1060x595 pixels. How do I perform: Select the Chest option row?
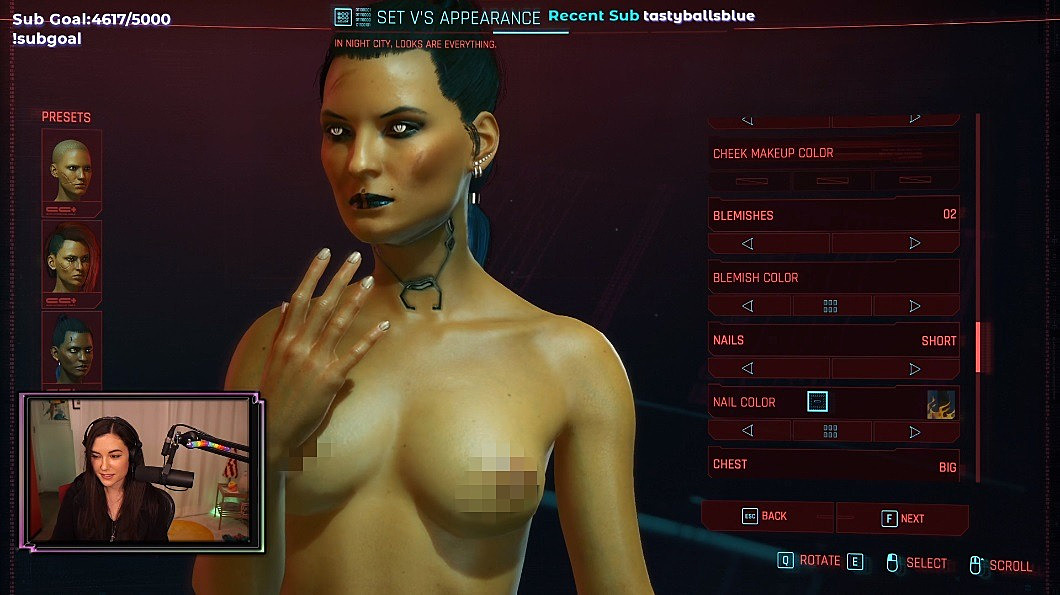[833, 465]
